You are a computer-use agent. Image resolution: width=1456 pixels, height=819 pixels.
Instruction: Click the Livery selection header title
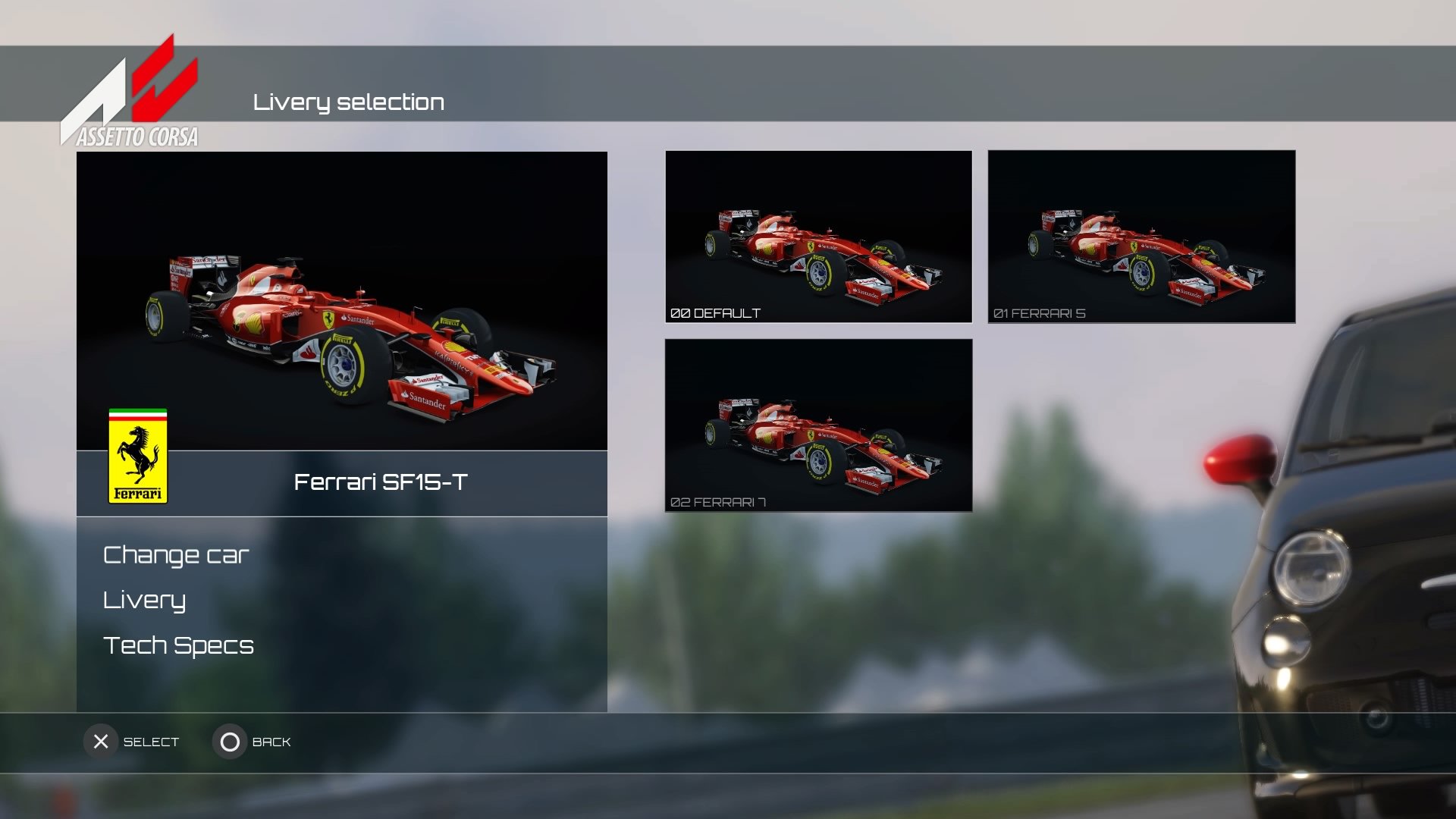pyautogui.click(x=350, y=102)
